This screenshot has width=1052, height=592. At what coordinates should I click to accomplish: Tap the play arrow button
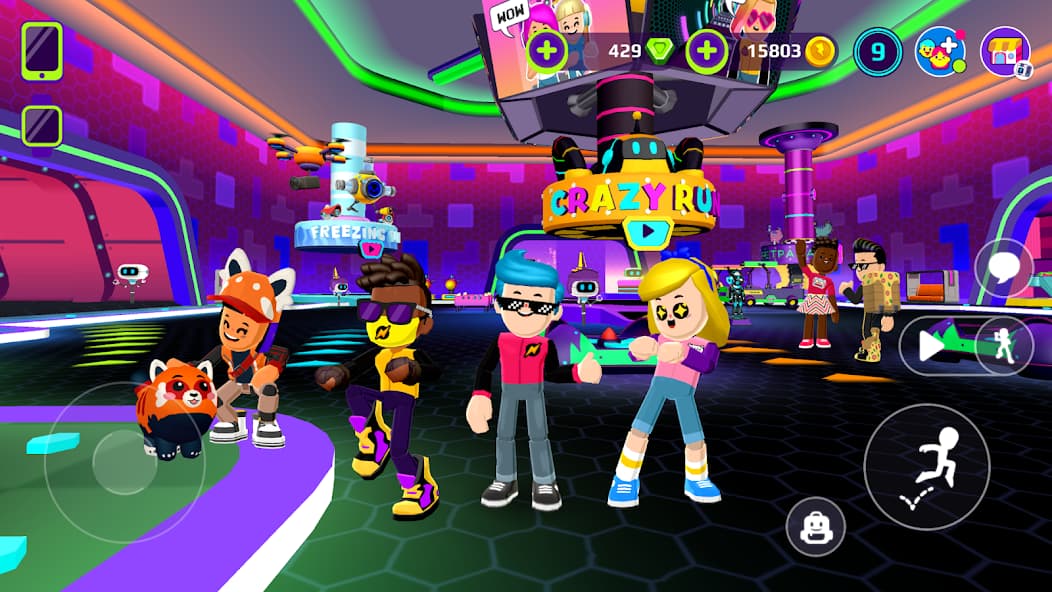(x=930, y=346)
